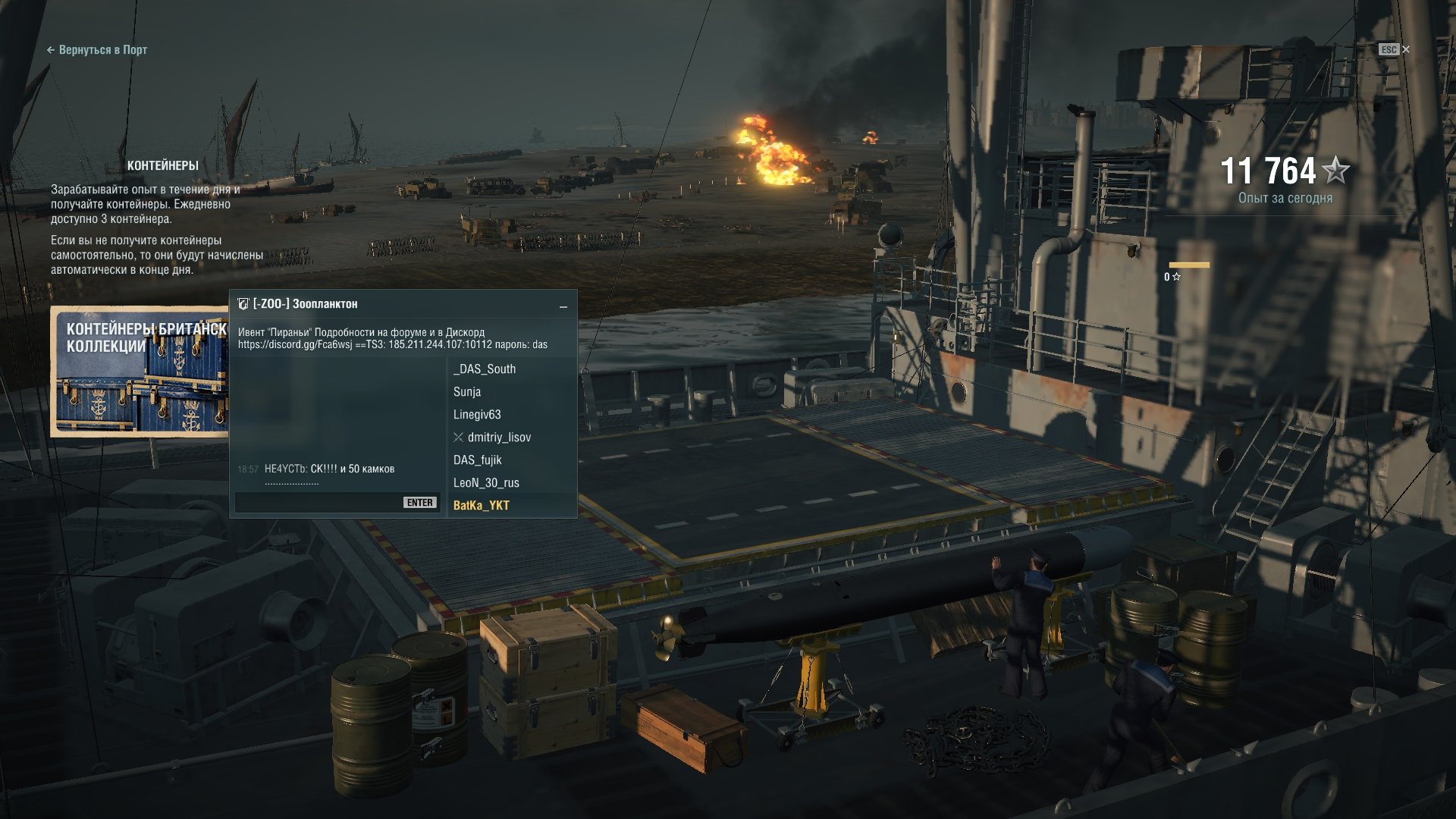The width and height of the screenshot is (1456, 819).
Task: Open the British collection containers banner
Action: point(140,372)
